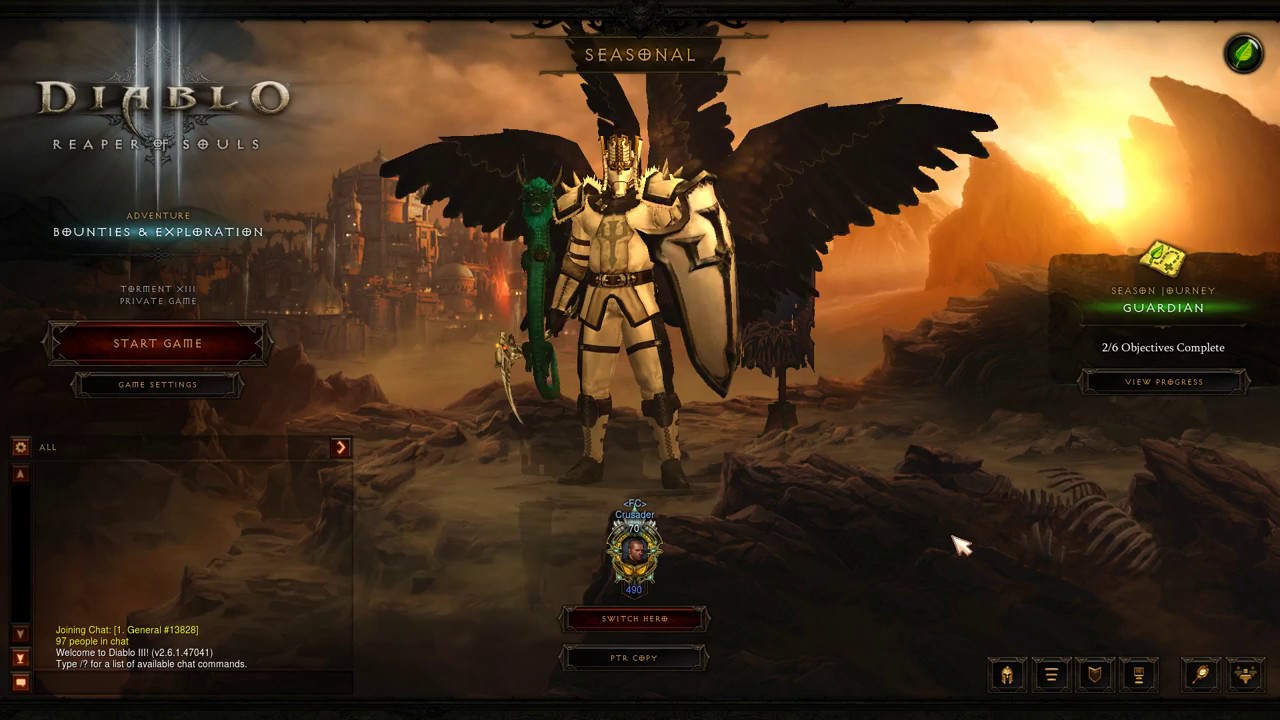The height and width of the screenshot is (720, 1280).
Task: Click the three-lines menu icon
Action: [x=1051, y=675]
